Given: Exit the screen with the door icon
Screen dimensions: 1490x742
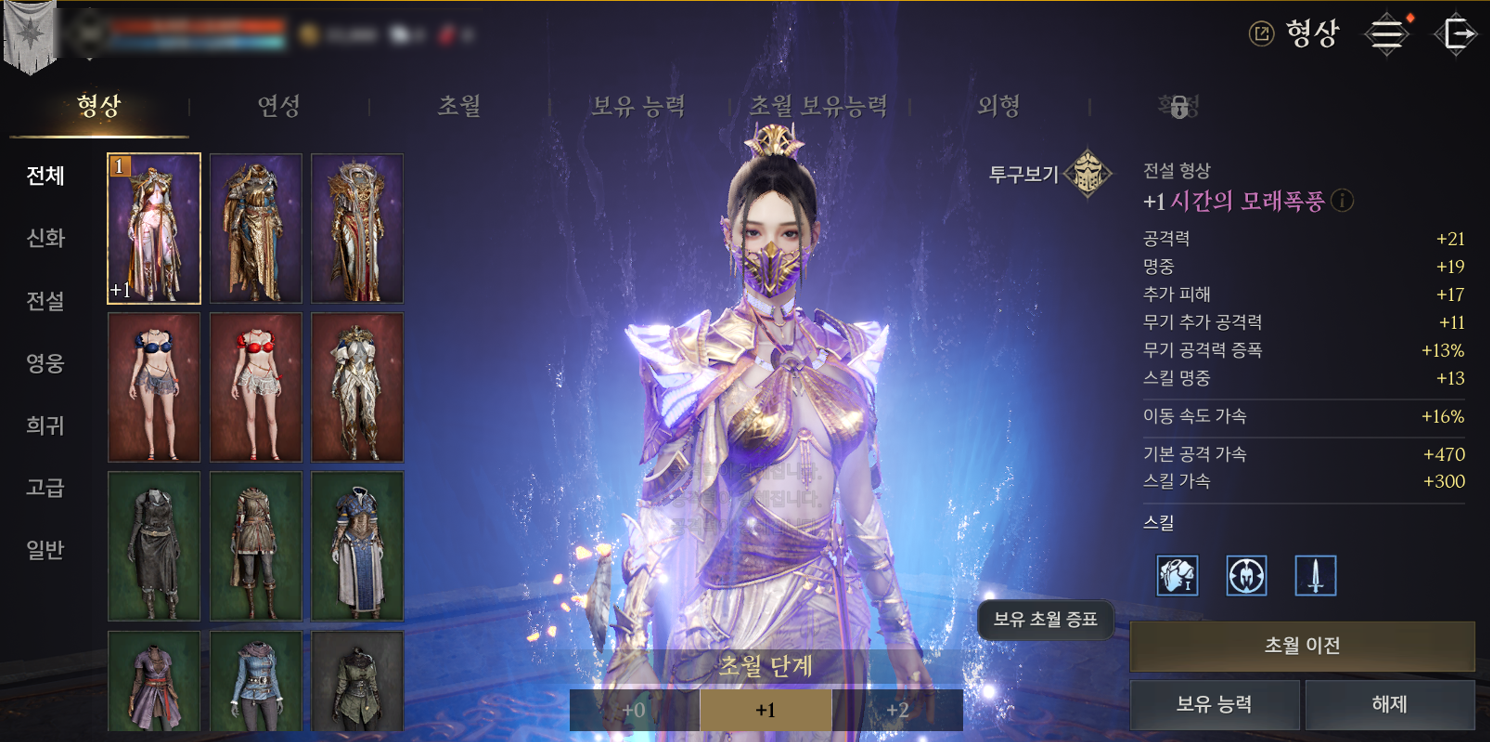Looking at the screenshot, I should tap(1456, 34).
